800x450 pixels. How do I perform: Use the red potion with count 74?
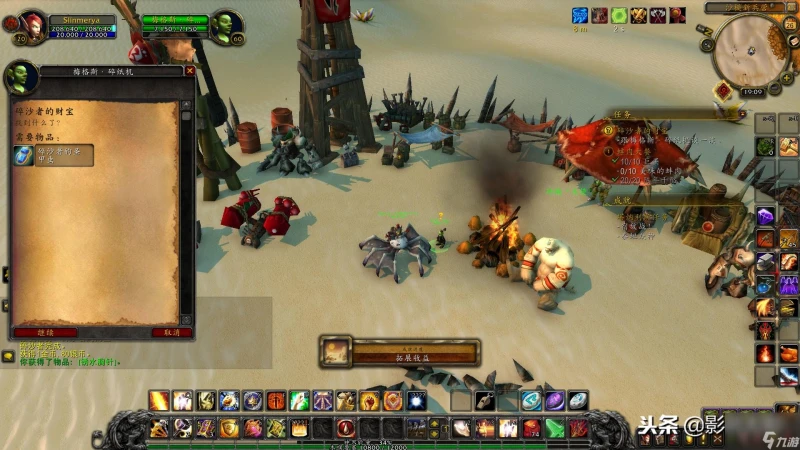point(532,428)
